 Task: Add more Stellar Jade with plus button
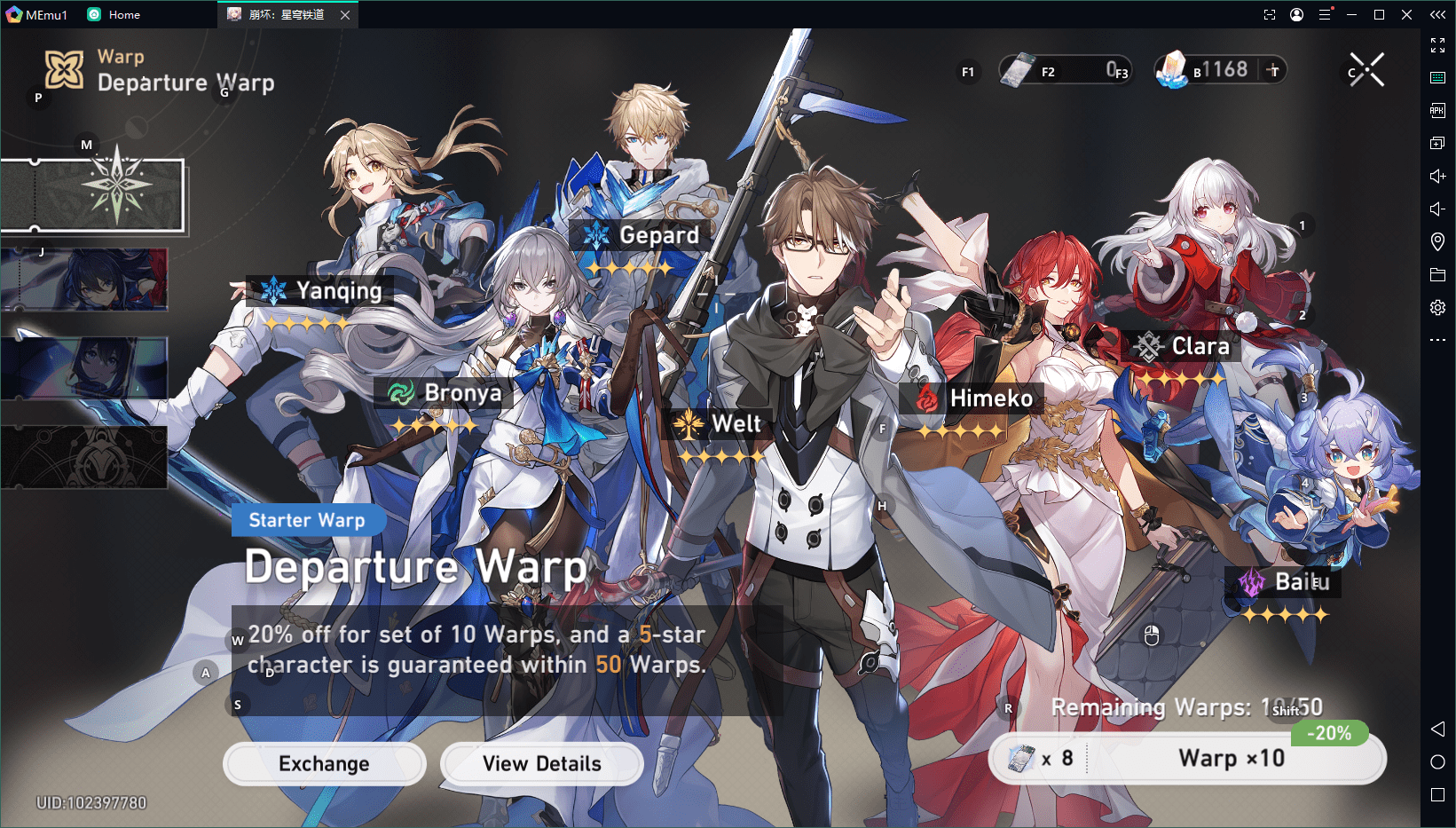point(1273,70)
